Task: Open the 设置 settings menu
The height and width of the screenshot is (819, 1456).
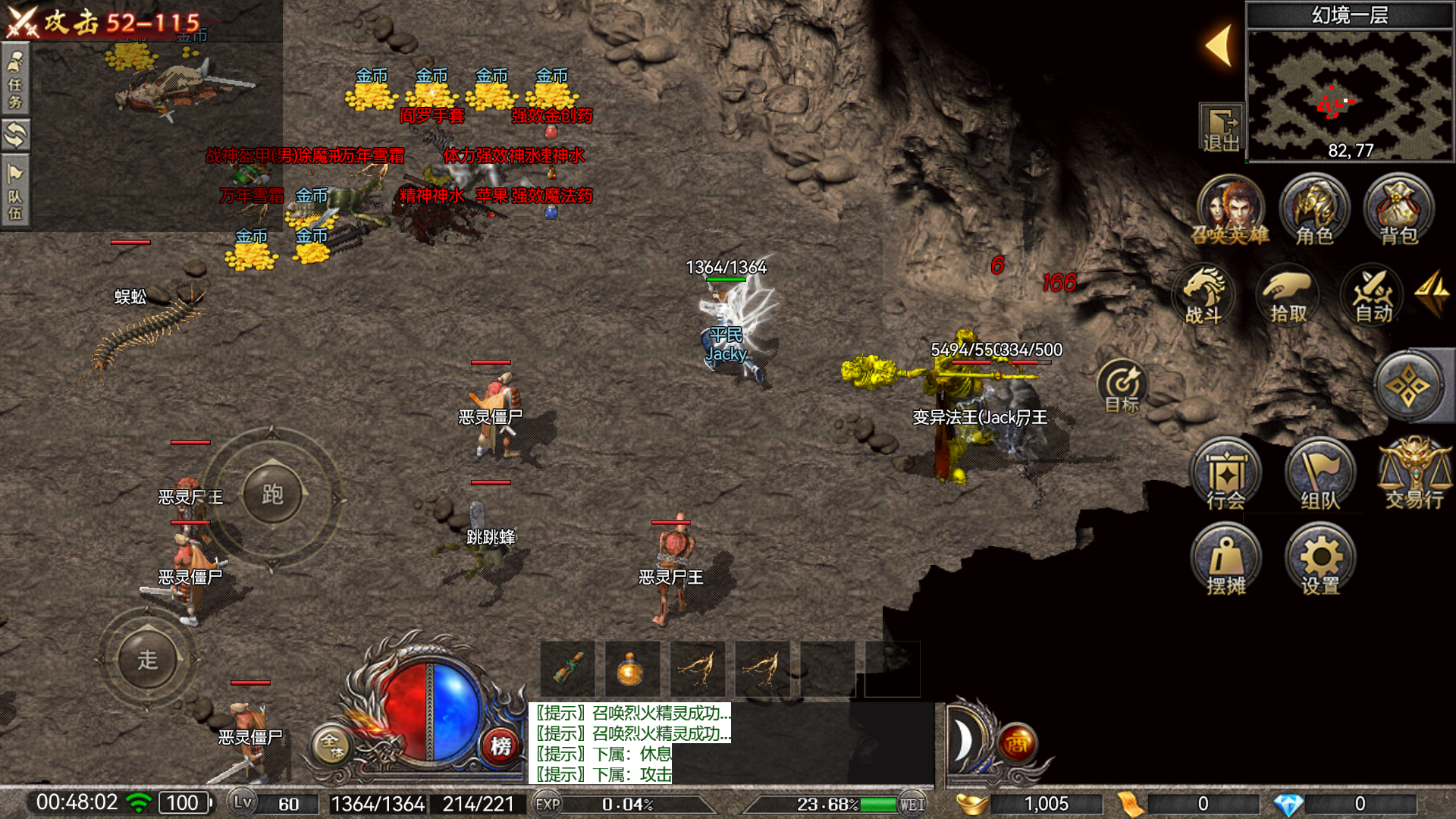Action: point(1320,563)
